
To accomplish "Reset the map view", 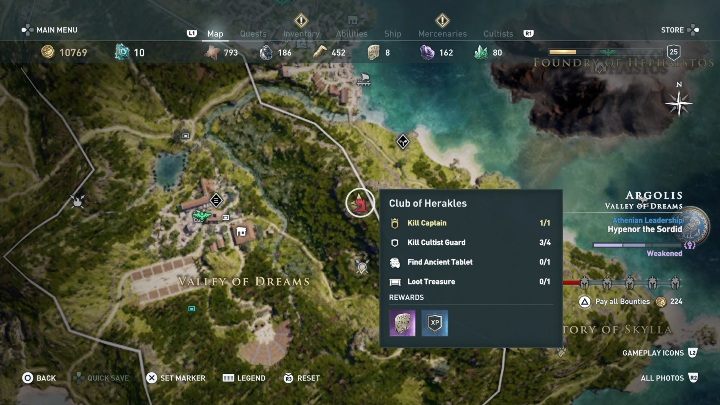I will tap(301, 378).
